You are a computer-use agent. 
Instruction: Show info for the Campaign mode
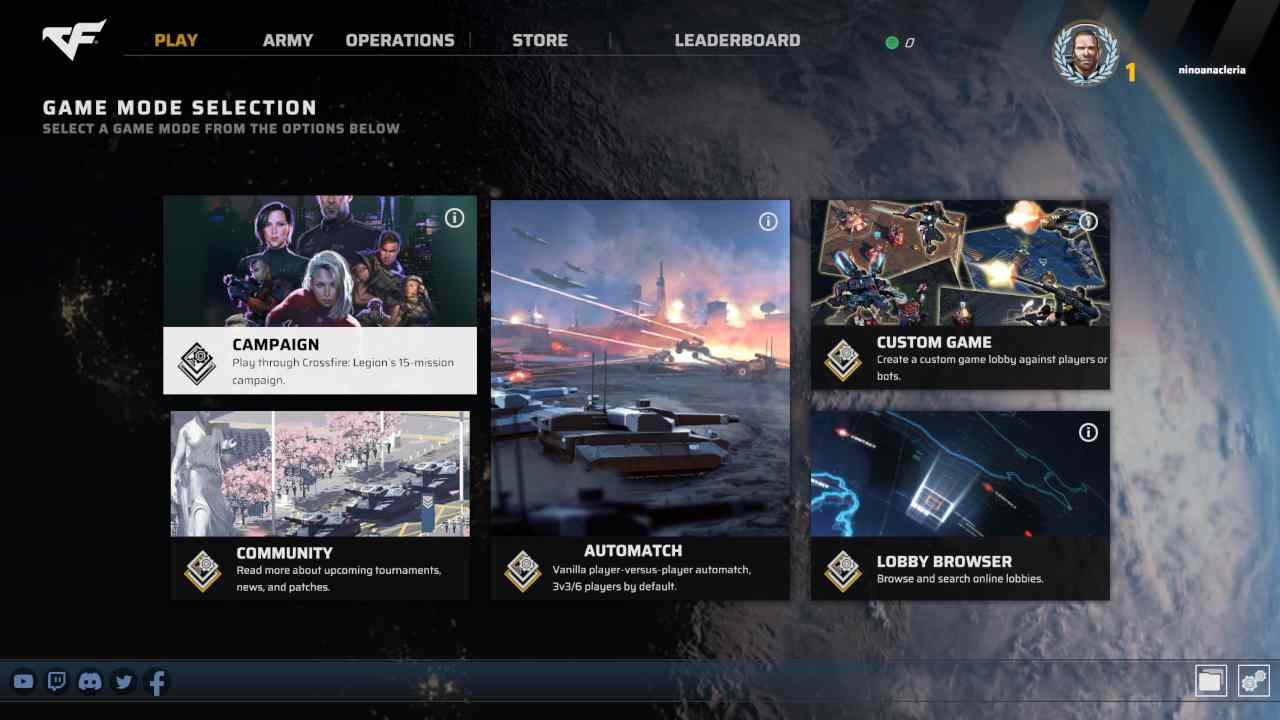[x=455, y=218]
